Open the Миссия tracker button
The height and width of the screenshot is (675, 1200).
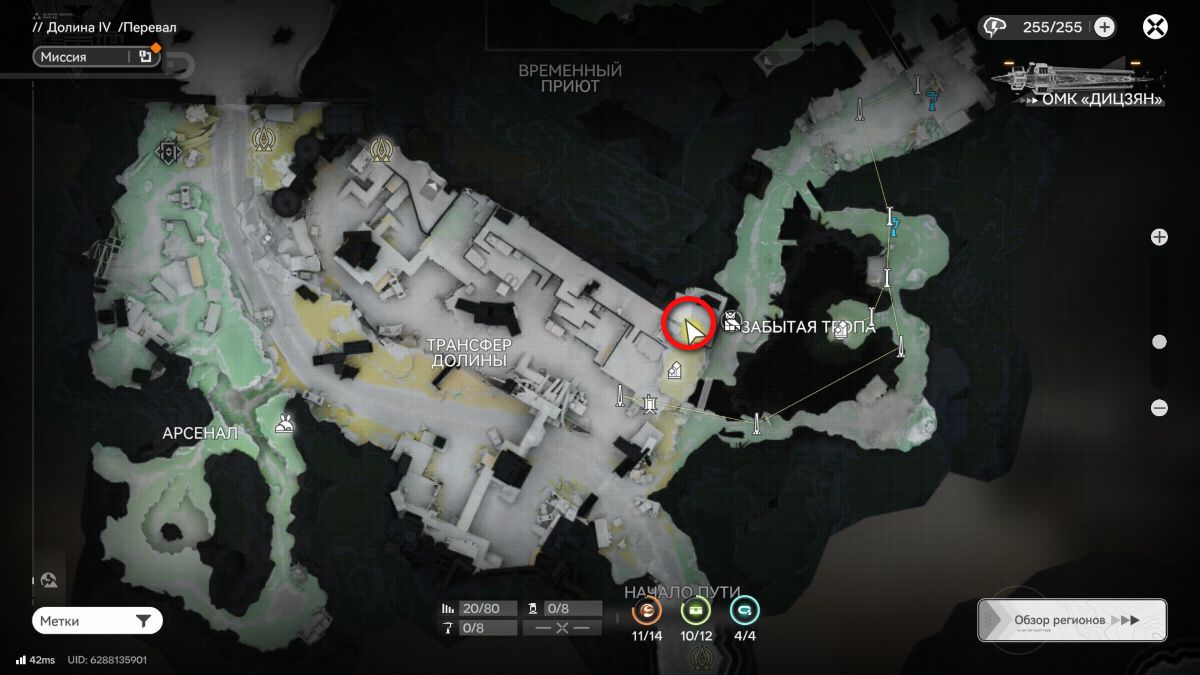click(84, 57)
